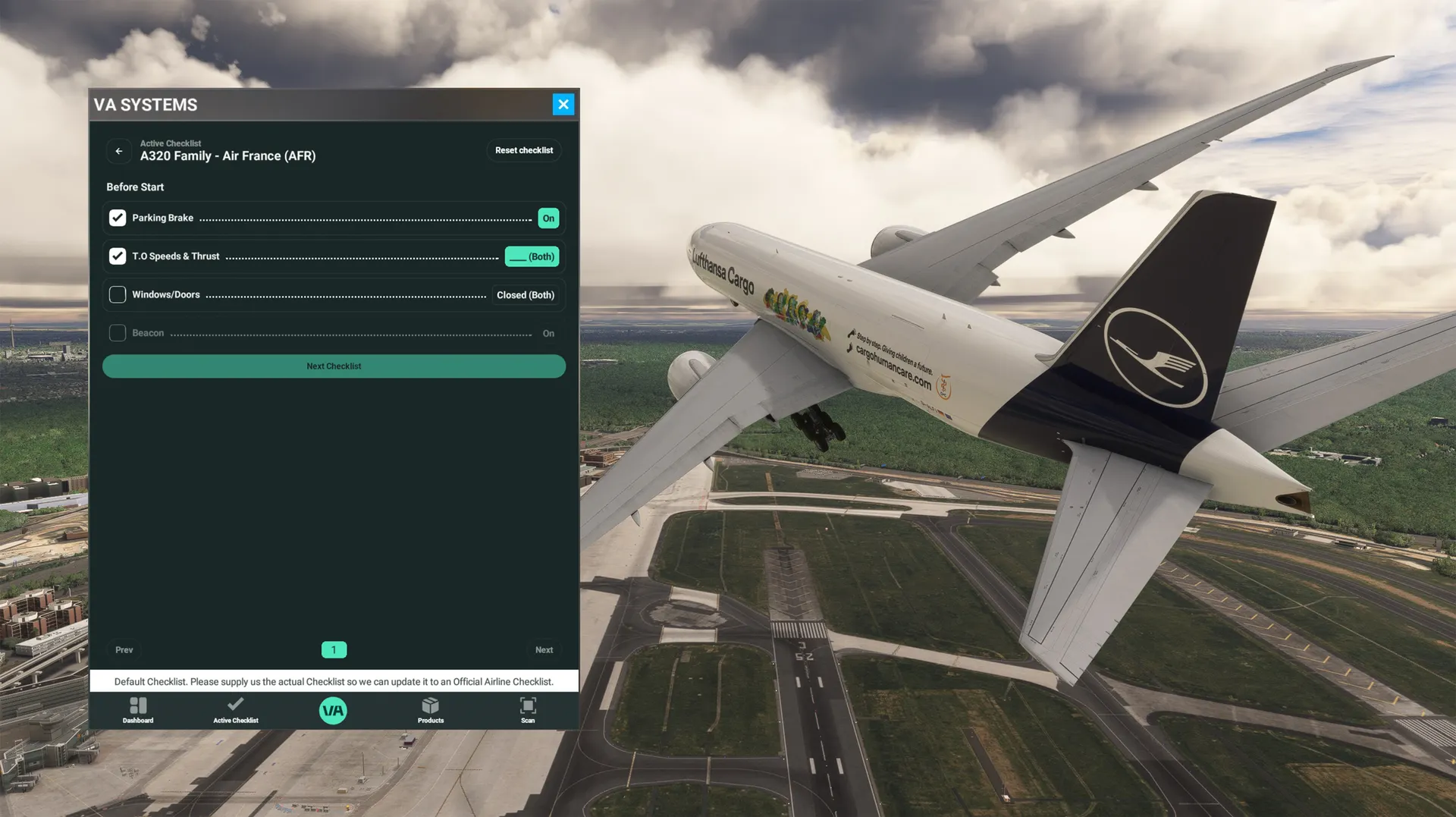Go to the Next page
The image size is (1456, 817).
(x=544, y=650)
